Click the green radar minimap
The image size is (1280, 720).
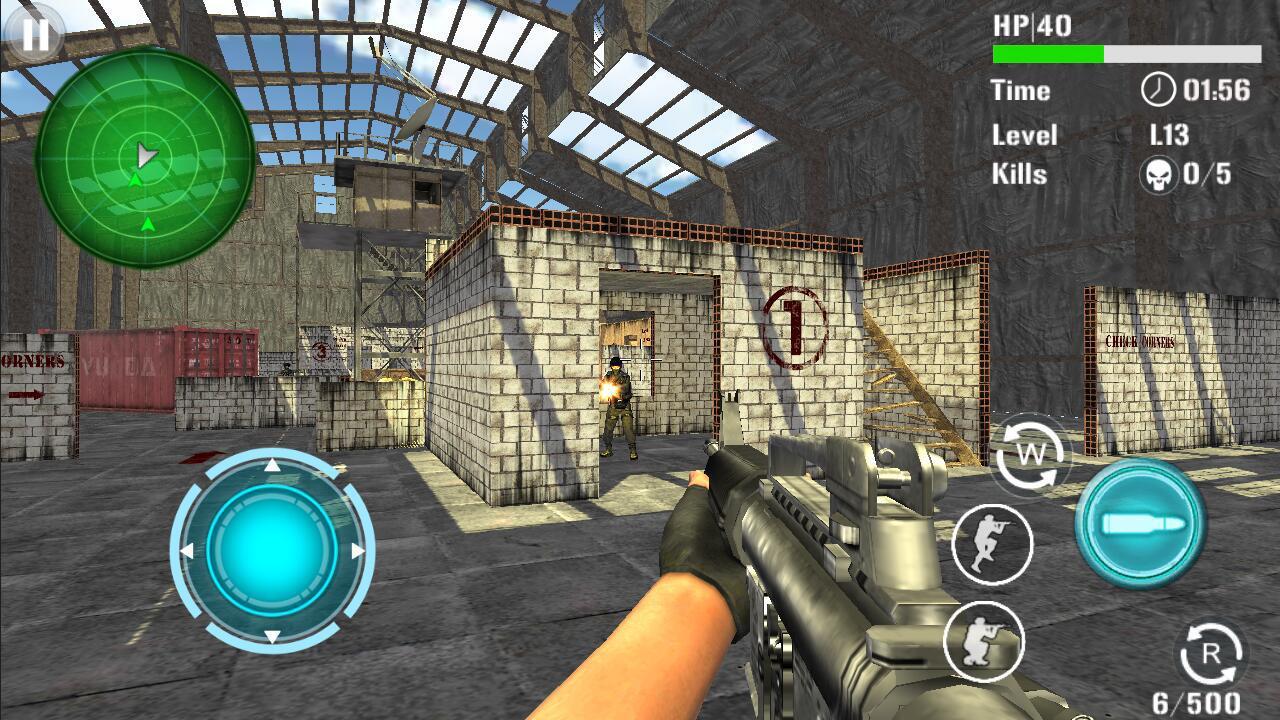(145, 157)
